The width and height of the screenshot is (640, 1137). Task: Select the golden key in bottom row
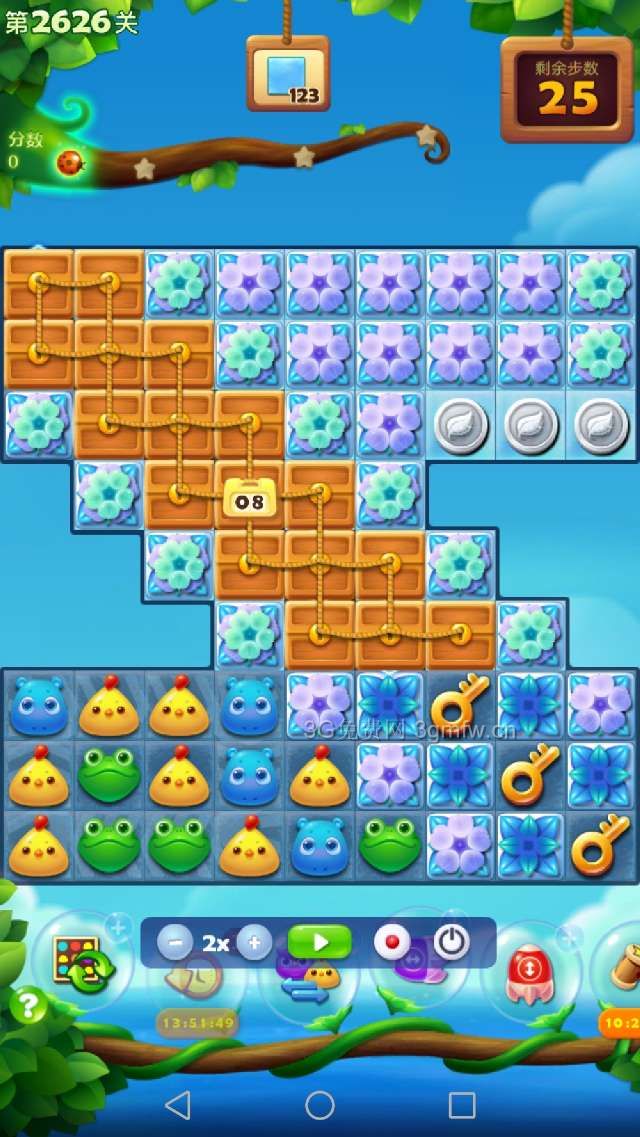coord(600,845)
